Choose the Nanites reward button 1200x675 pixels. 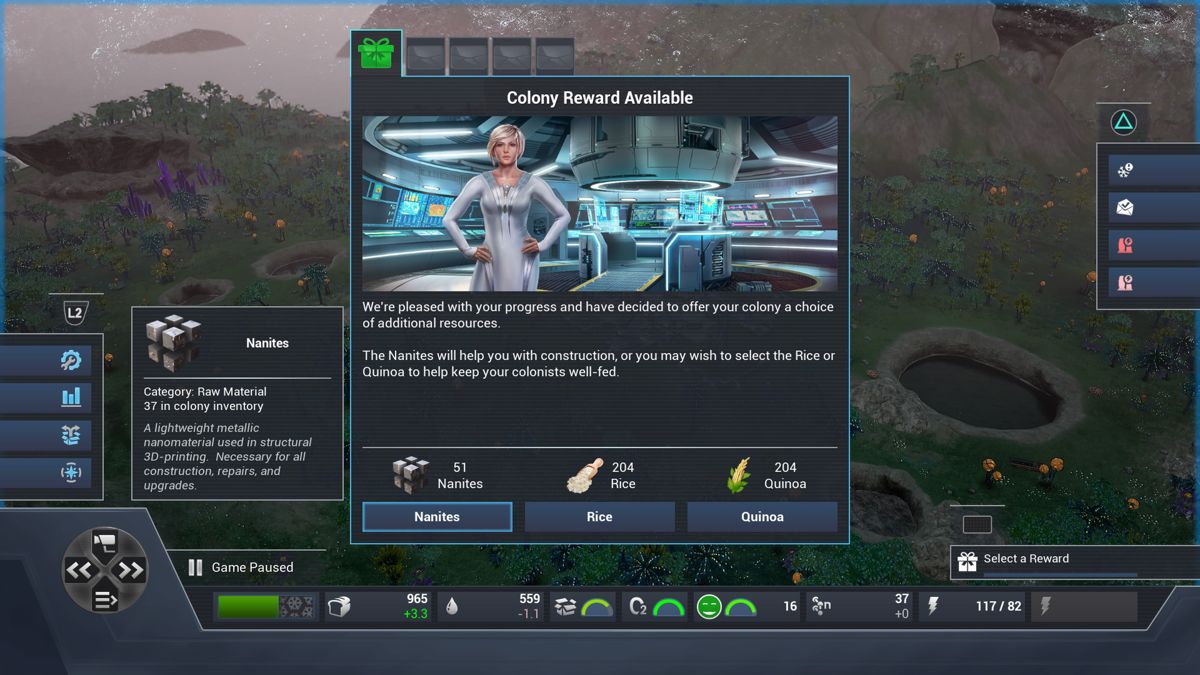coord(437,517)
